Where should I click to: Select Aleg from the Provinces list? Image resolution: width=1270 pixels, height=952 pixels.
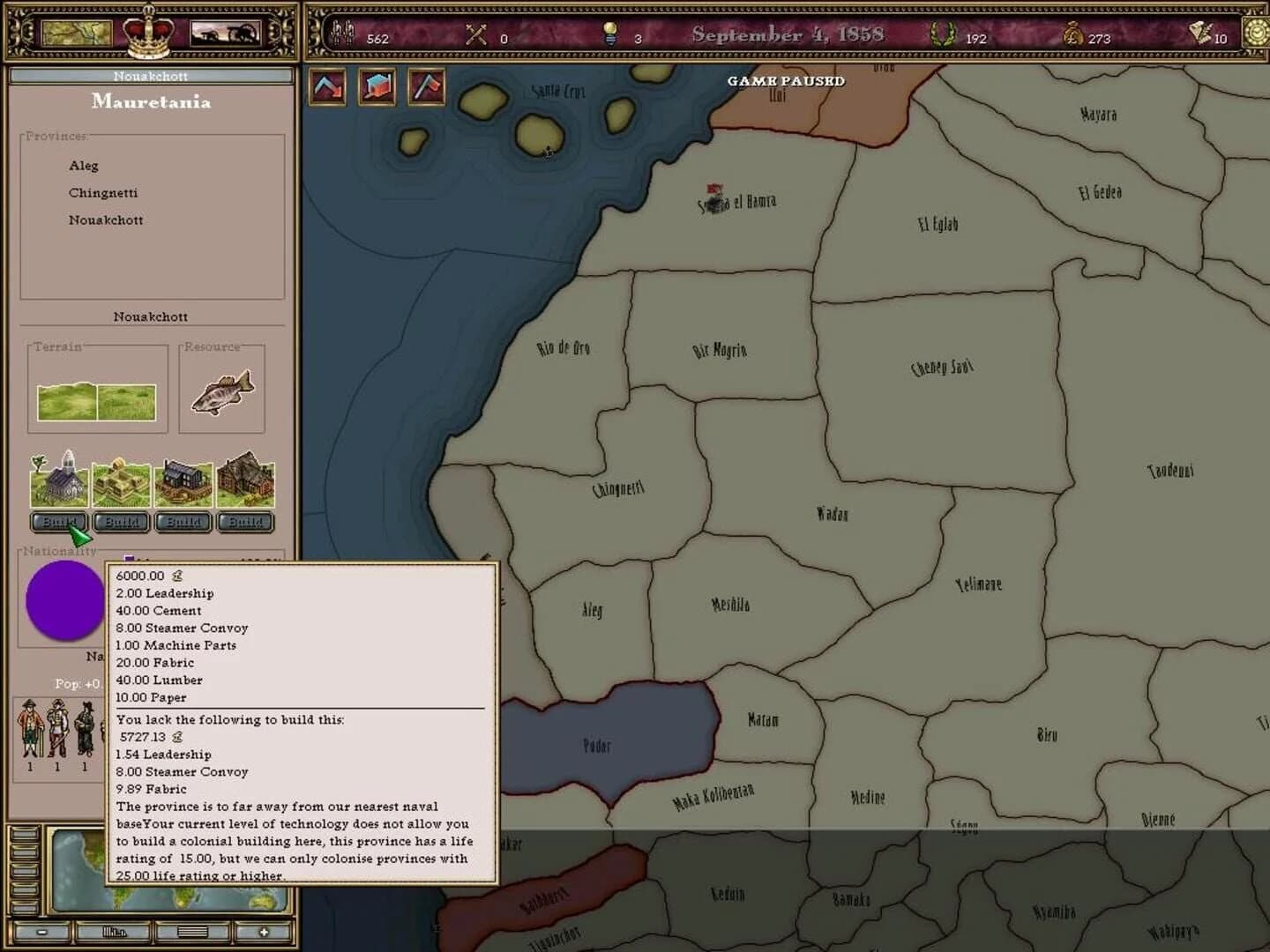(84, 166)
